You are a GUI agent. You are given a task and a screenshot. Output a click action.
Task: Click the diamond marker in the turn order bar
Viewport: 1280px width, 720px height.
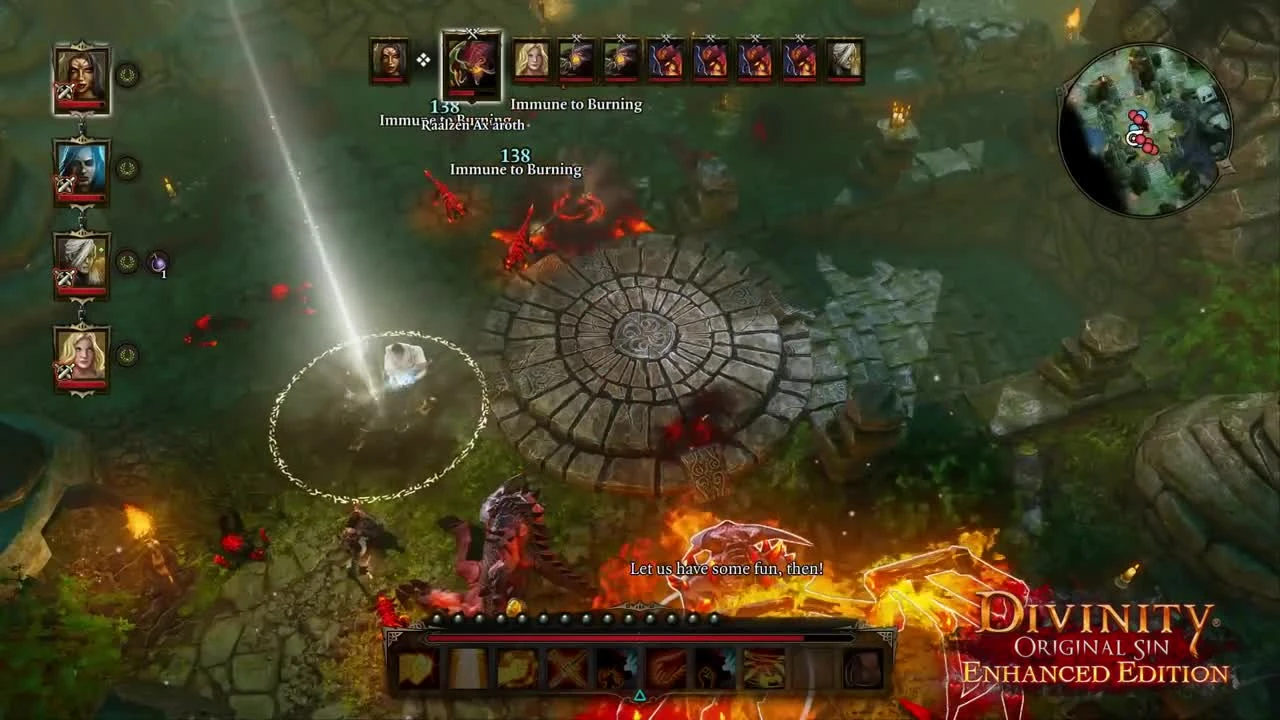tap(422, 58)
